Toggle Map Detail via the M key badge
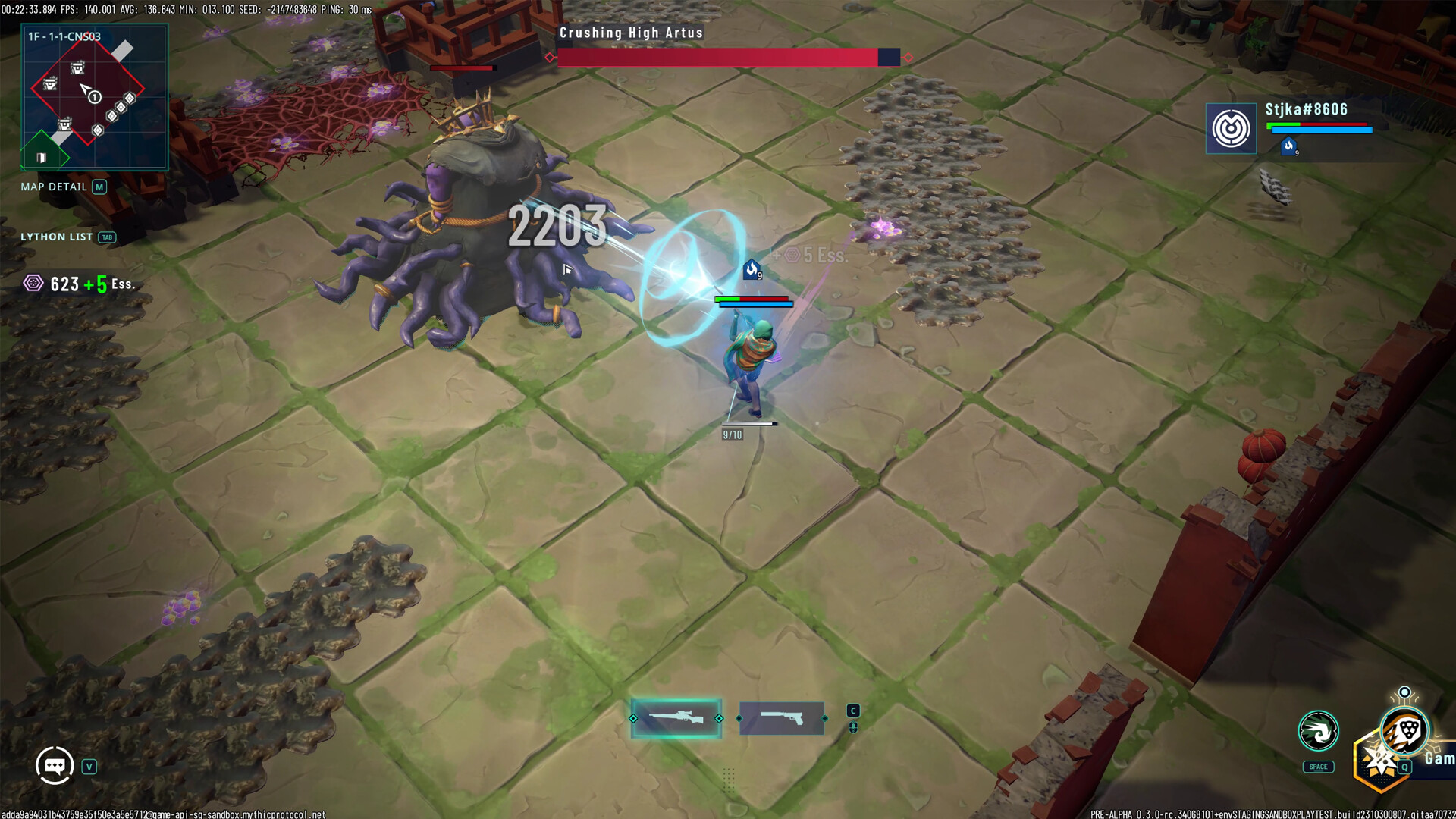Screen dimensions: 1456x819 tap(99, 186)
